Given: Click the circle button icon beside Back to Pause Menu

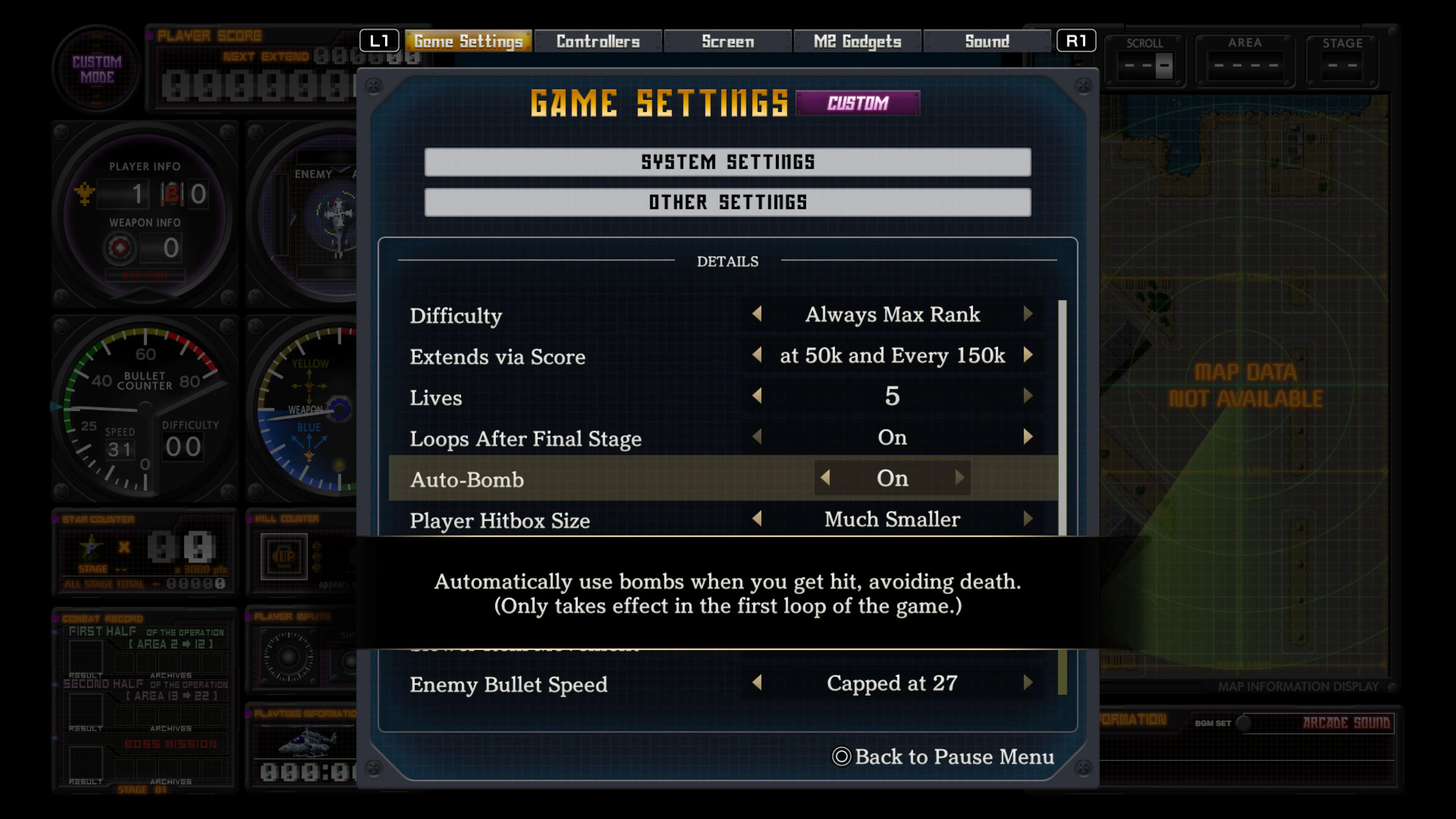Looking at the screenshot, I should pos(842,757).
